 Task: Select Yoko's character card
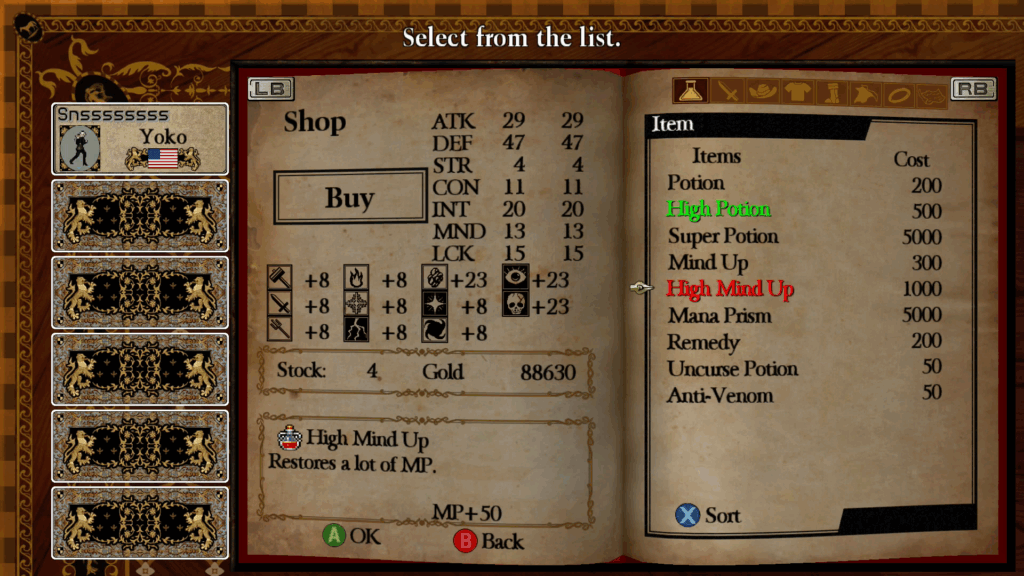[140, 139]
